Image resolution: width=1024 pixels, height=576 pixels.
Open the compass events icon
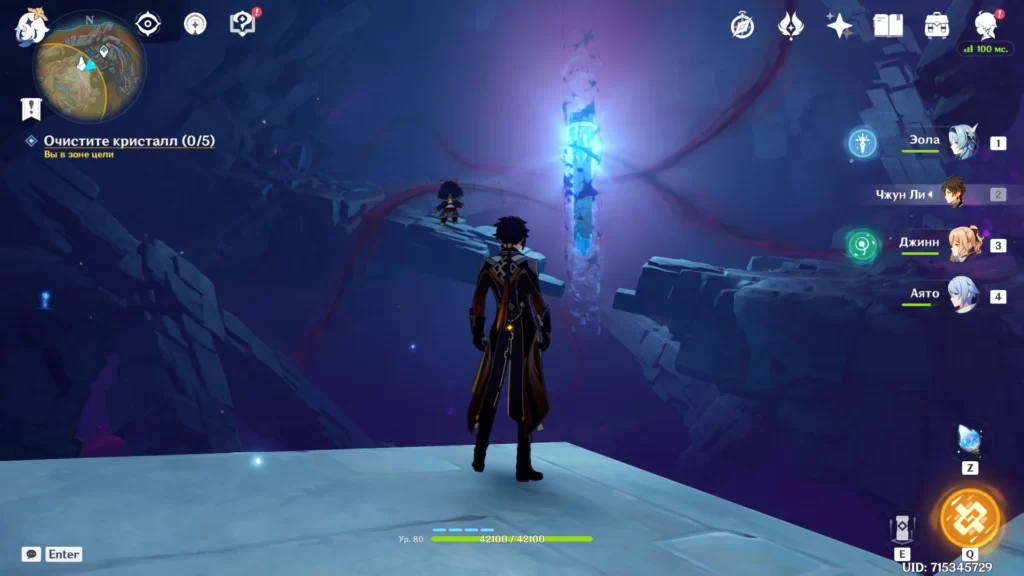click(x=742, y=26)
